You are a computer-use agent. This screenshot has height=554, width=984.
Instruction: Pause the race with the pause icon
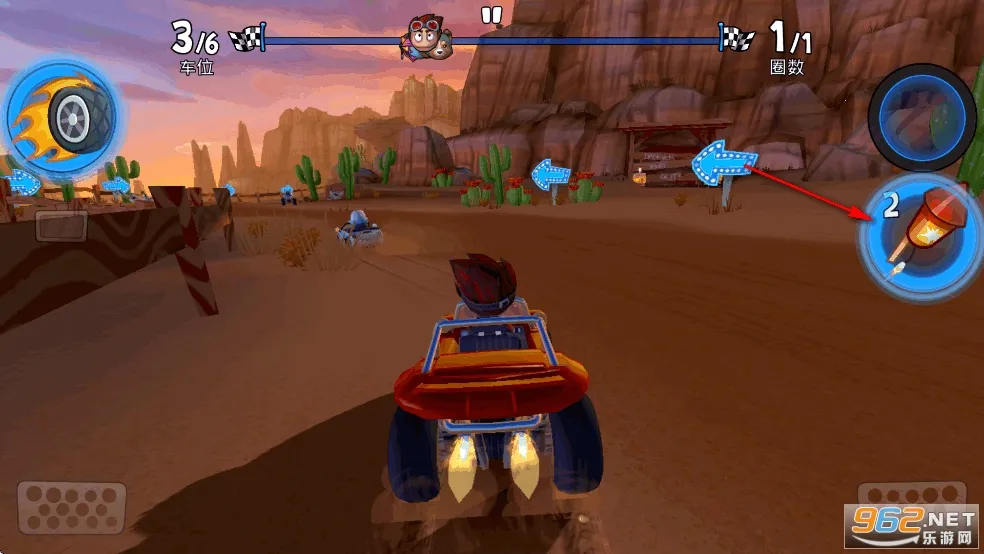click(x=490, y=15)
